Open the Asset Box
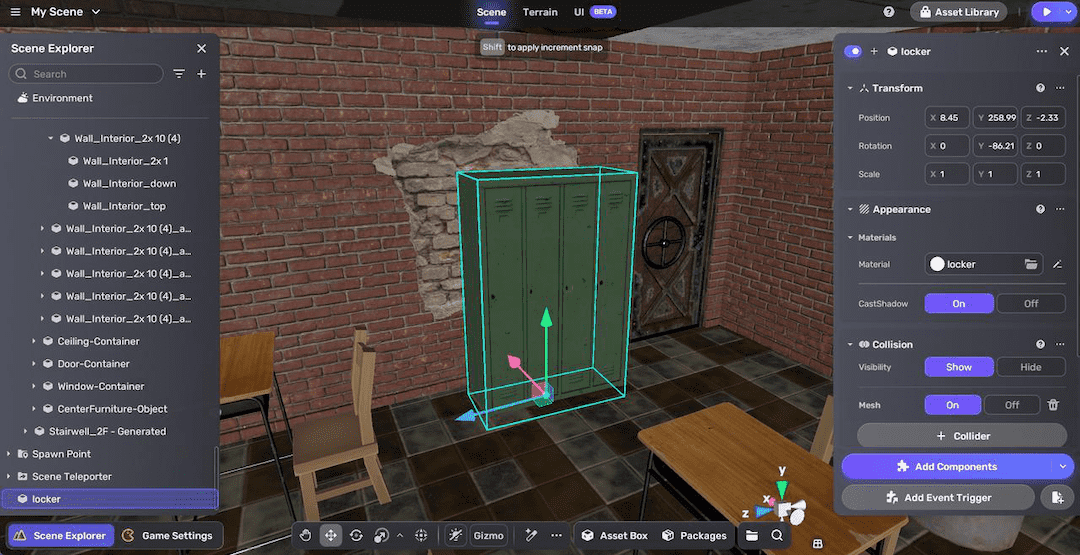1080x555 pixels. [x=614, y=536]
